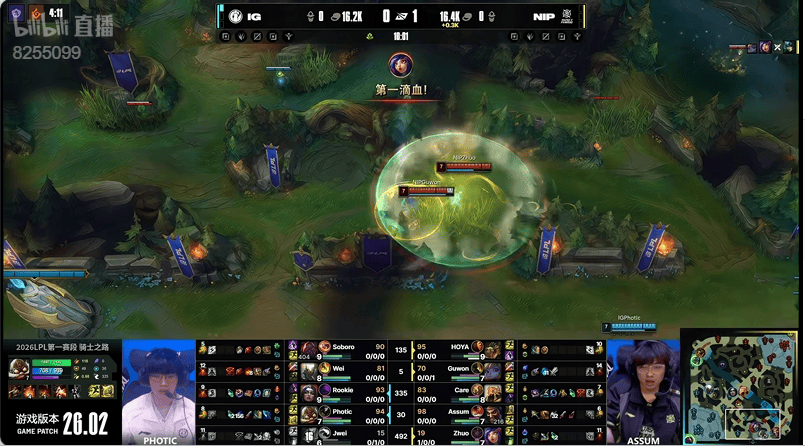Click the first blood announcement portrait
The width and height of the screenshot is (805, 446).
point(401,65)
